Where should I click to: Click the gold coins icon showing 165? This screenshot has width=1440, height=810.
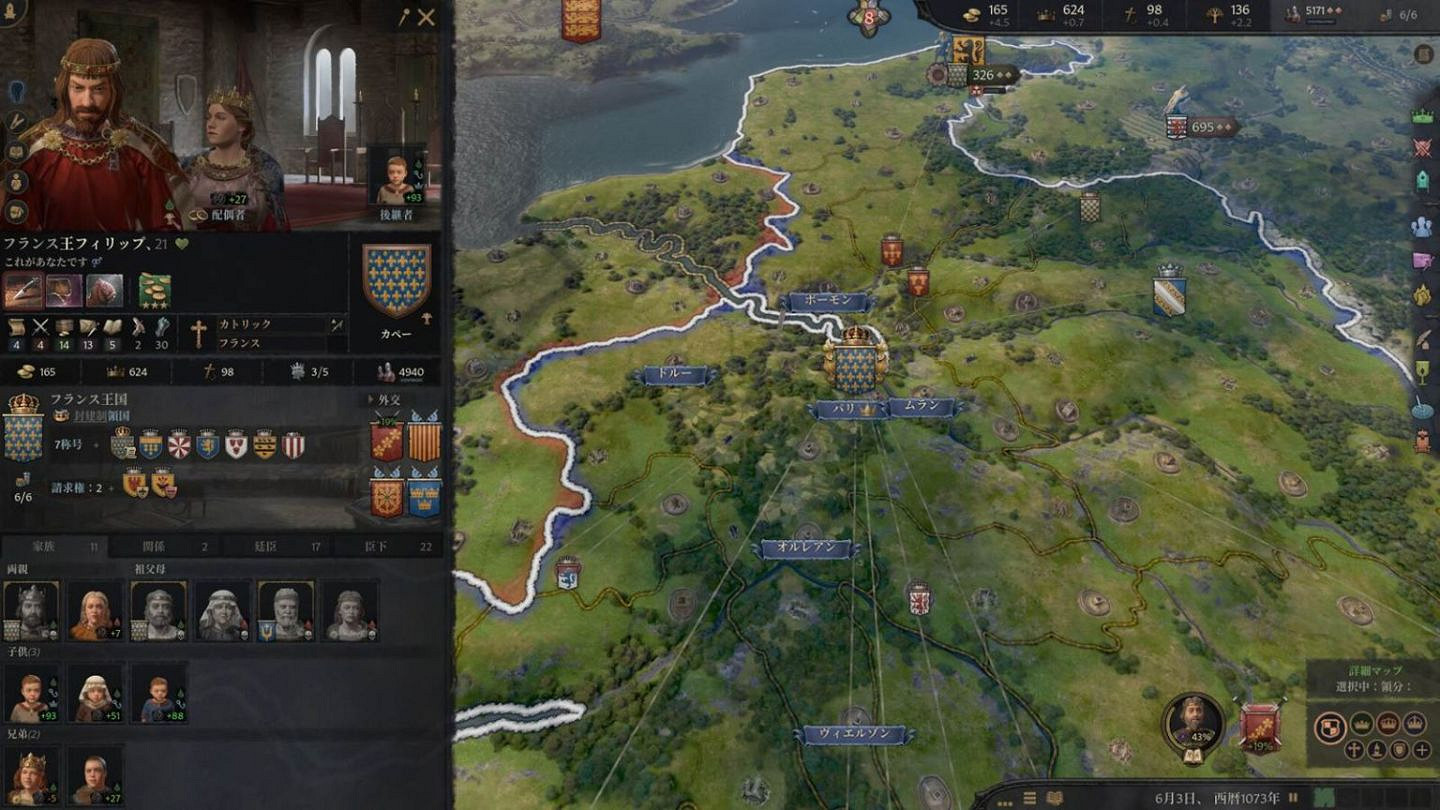coord(970,17)
